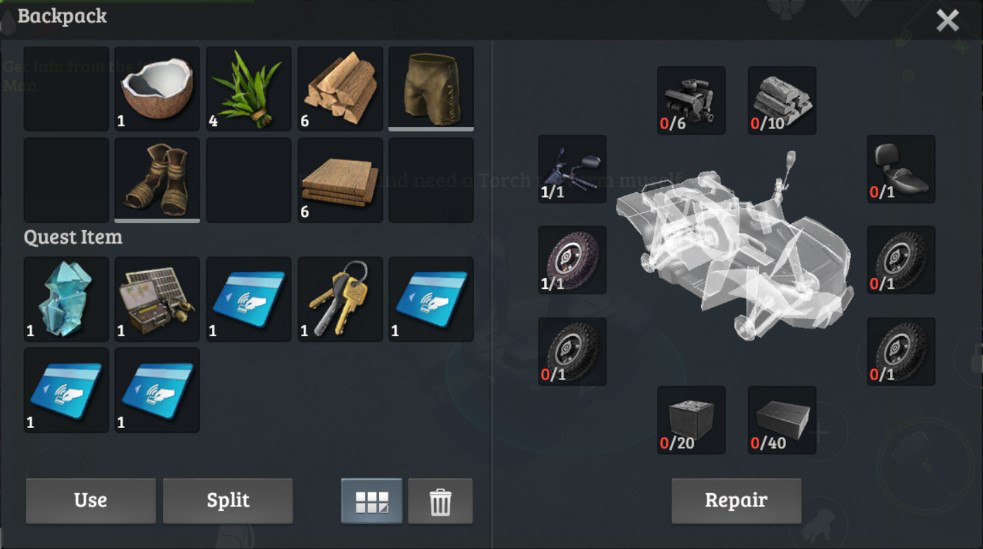Select the vehicle seat part slot
The height and width of the screenshot is (549, 983).
[x=901, y=169]
